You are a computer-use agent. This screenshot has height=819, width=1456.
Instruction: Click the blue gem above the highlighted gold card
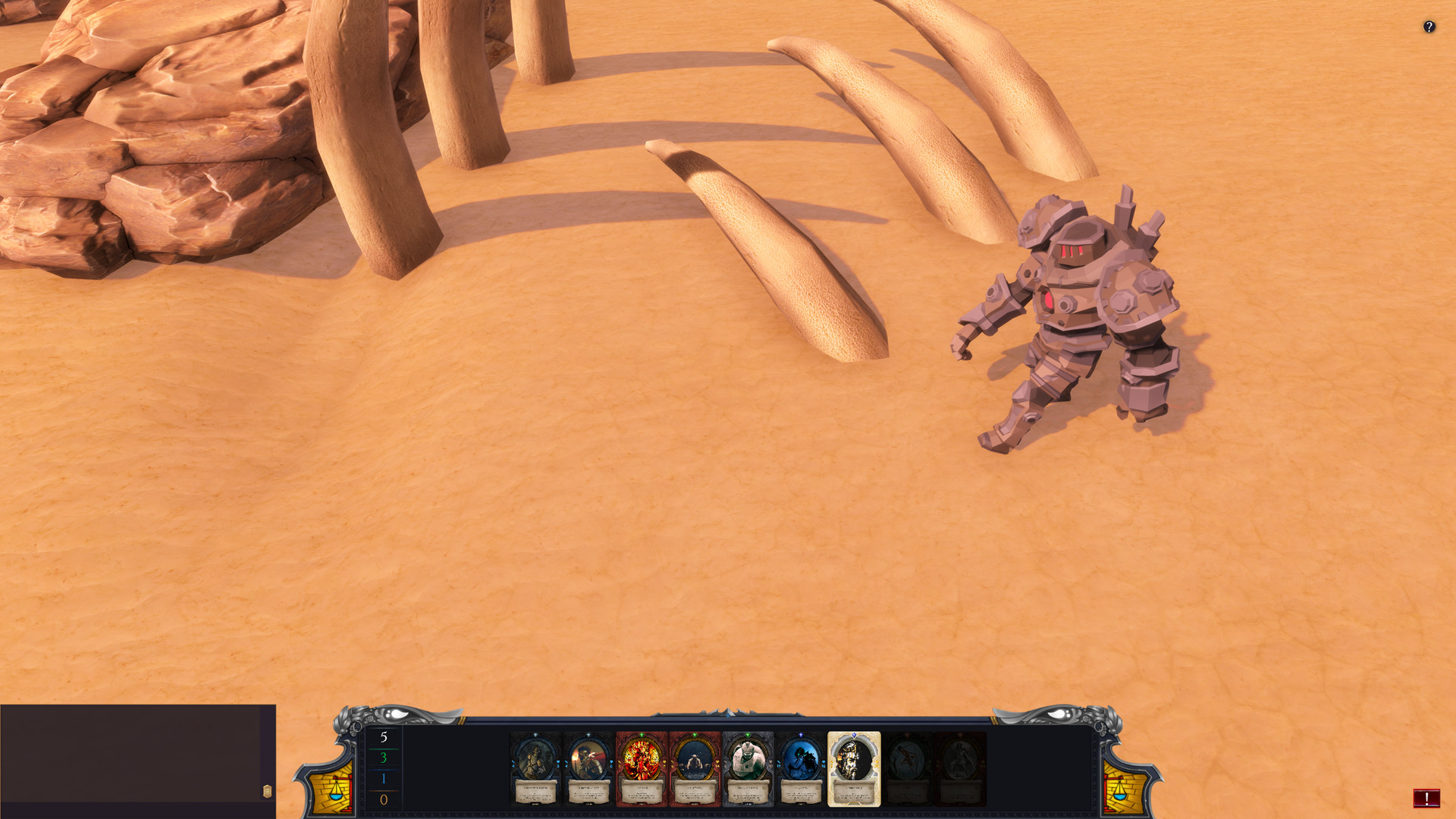point(854,734)
